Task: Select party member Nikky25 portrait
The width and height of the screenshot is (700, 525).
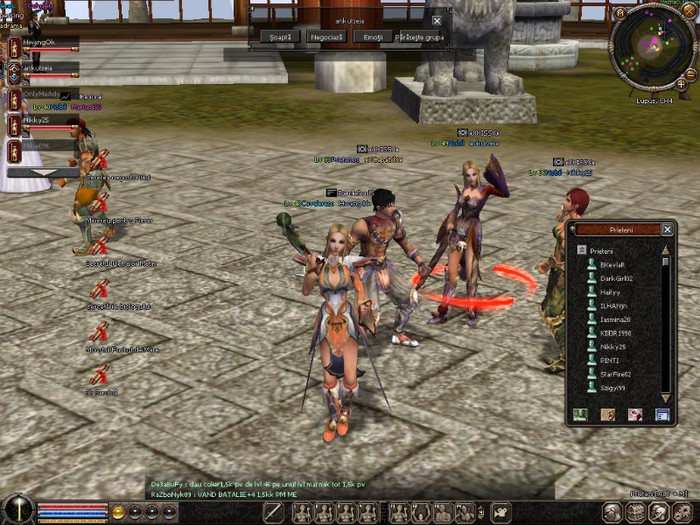Action: click(16, 124)
